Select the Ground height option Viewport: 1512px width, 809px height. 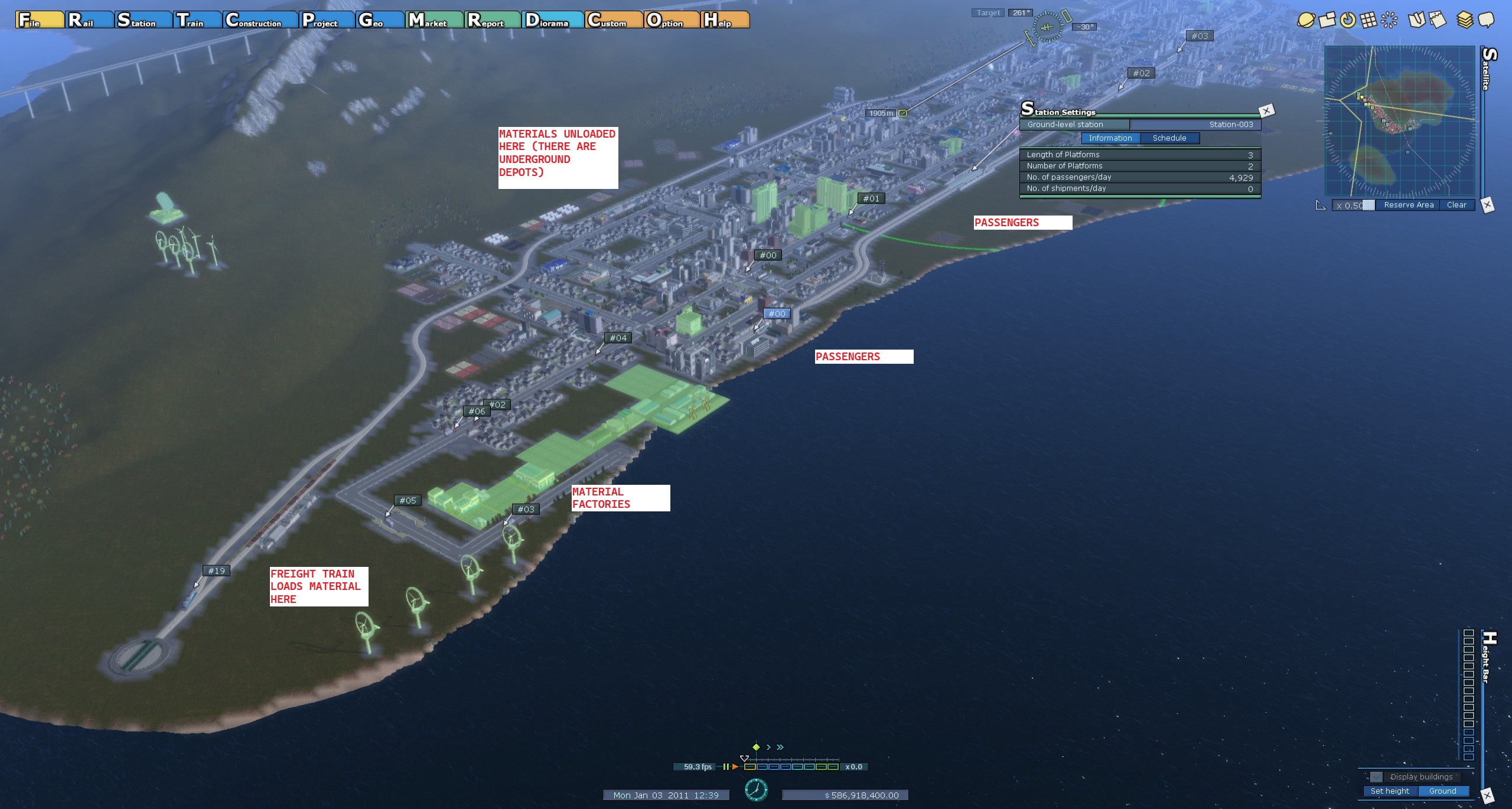[x=1442, y=791]
